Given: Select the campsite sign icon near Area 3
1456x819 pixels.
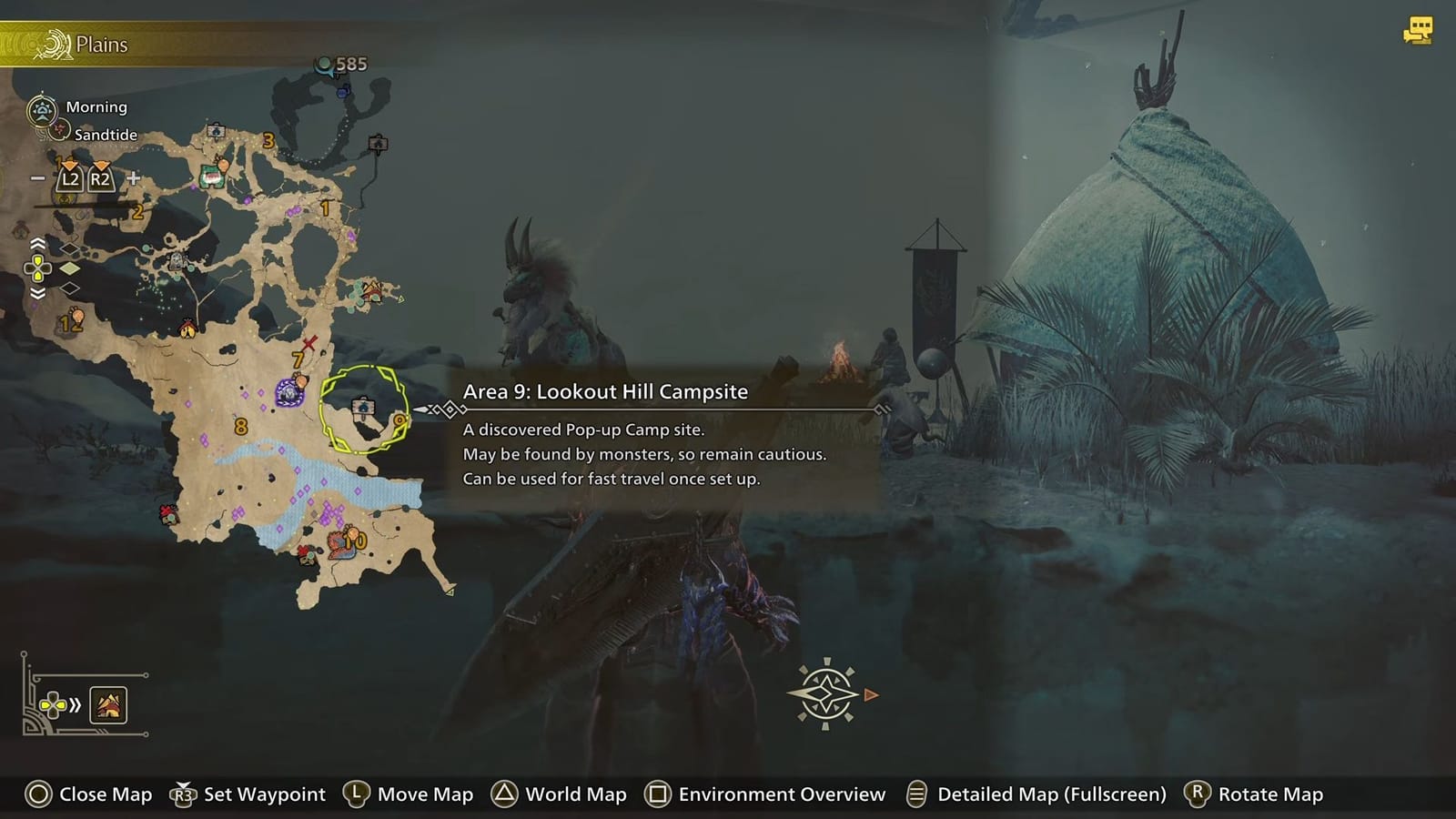Looking at the screenshot, I should pos(215,129).
